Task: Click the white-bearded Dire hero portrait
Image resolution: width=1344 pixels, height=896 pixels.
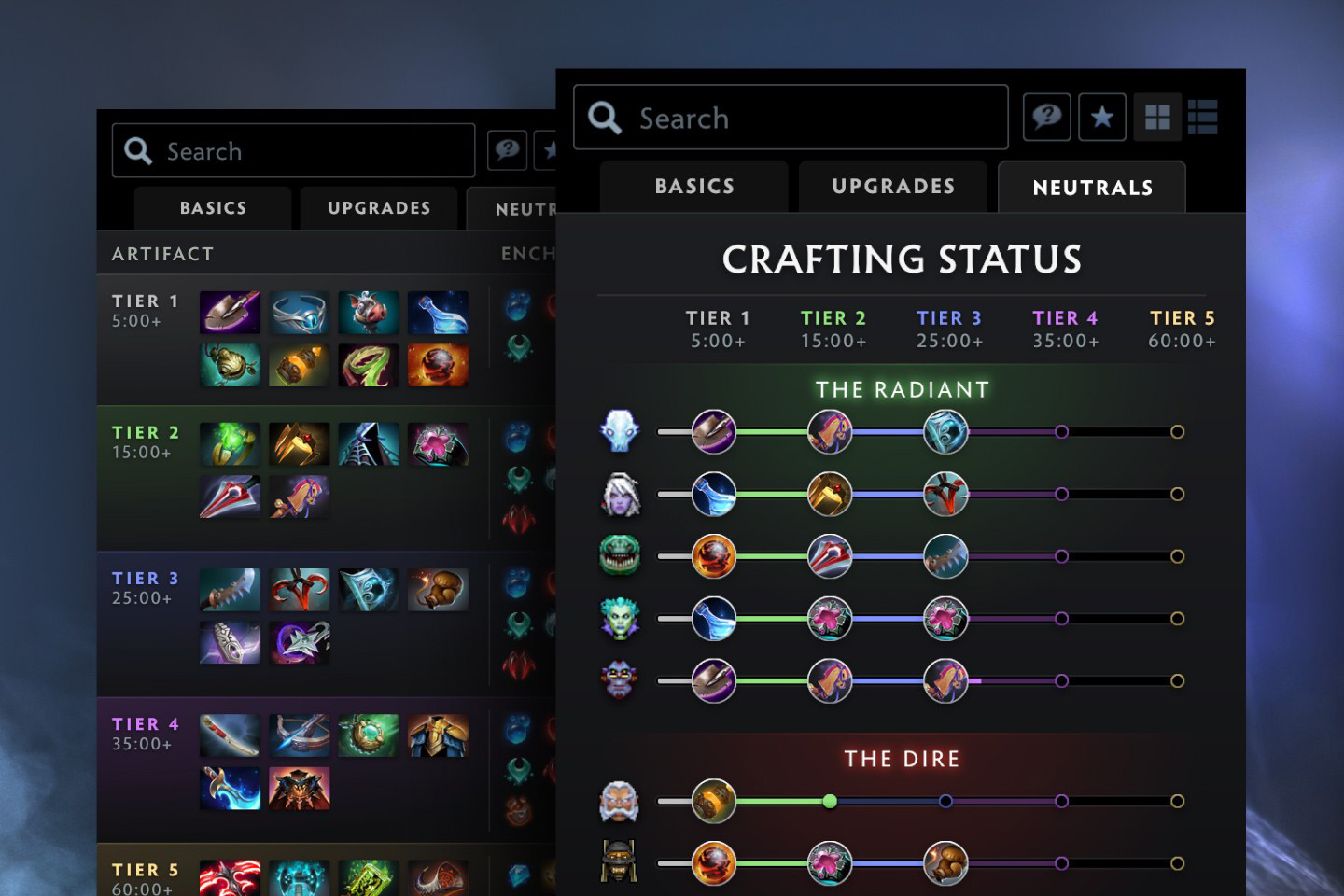Action: pyautogui.click(x=619, y=802)
